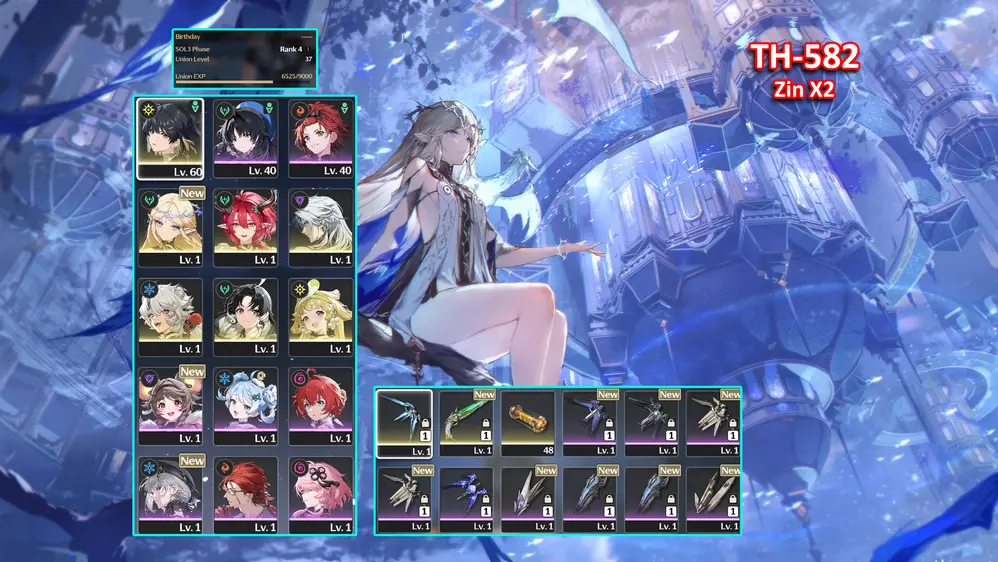Select the Lv. 60 black-haired character portrait

click(x=170, y=138)
